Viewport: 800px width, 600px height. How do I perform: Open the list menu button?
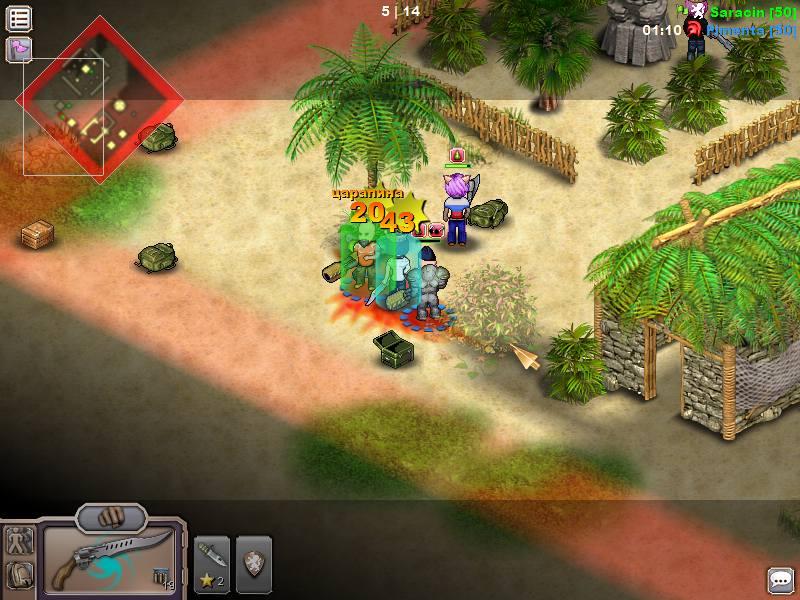coord(19,18)
